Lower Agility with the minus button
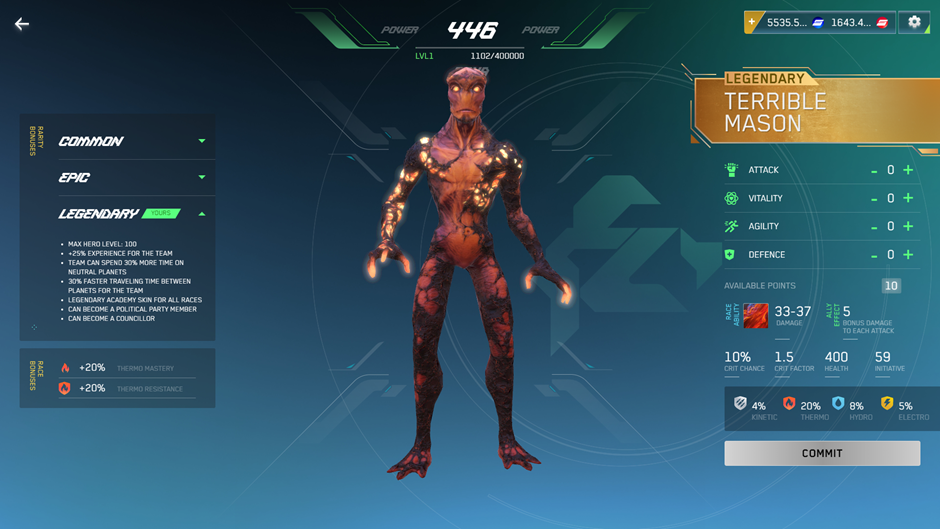Viewport: 940px width, 529px height. pyautogui.click(x=874, y=227)
